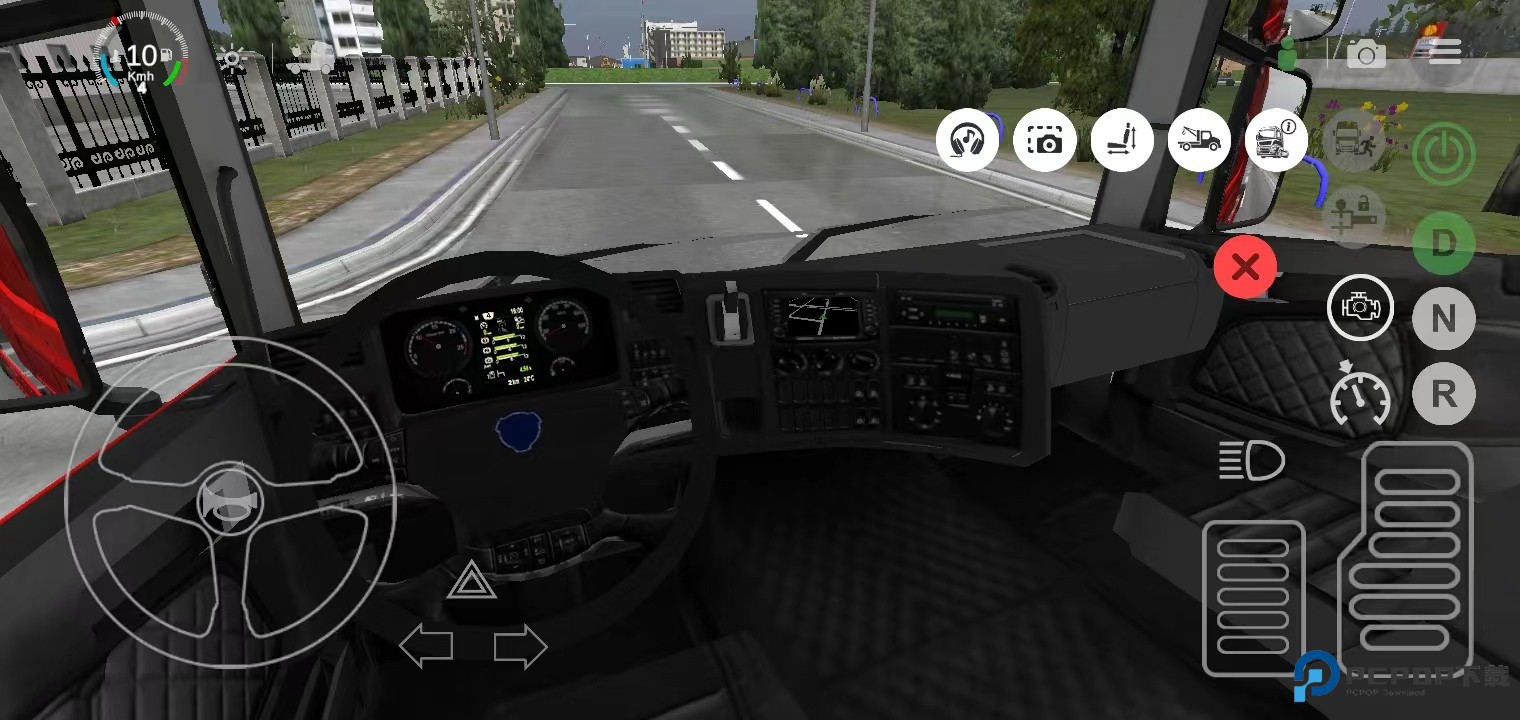This screenshot has width=1520, height=720.
Task: Call the tow truck service
Action: 1199,139
